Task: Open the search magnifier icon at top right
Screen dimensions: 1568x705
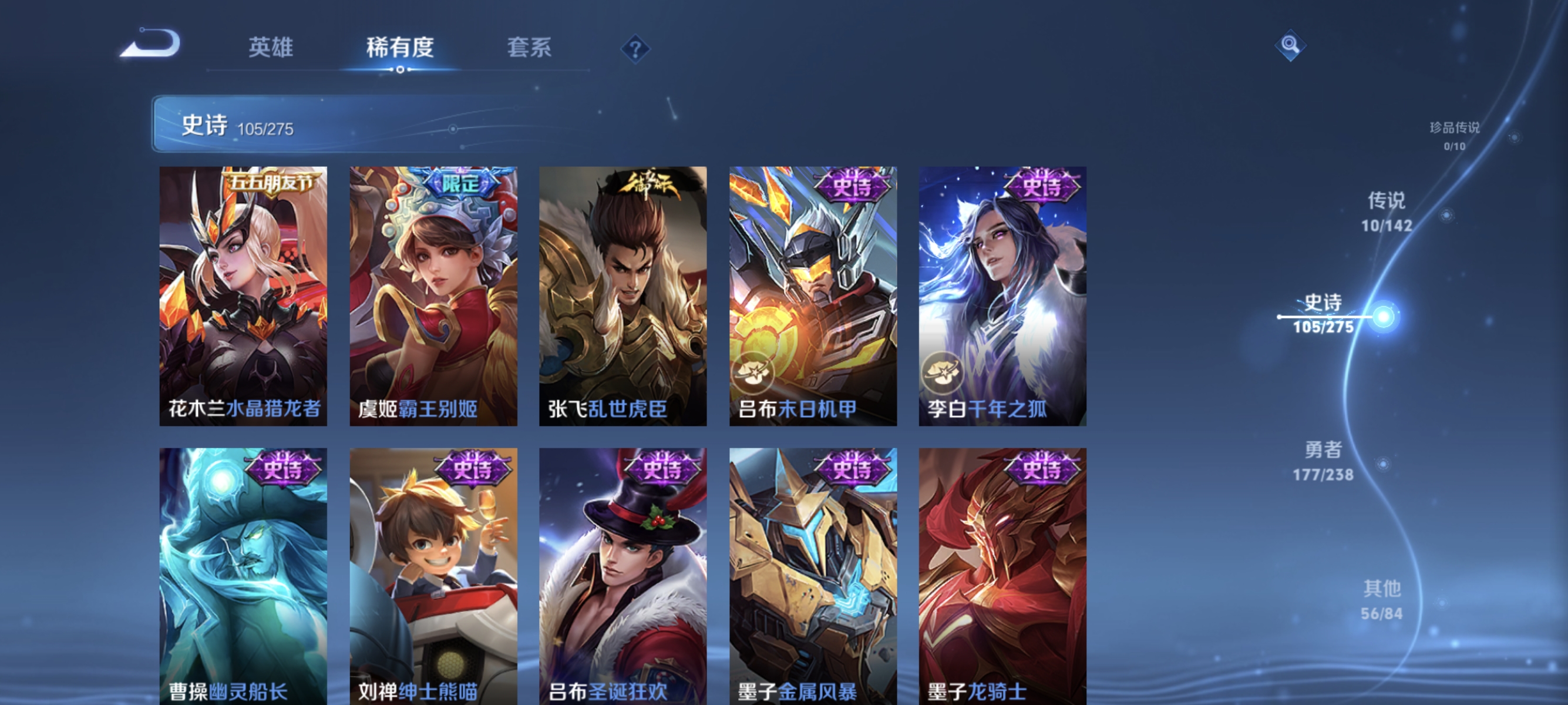Action: point(1292,45)
